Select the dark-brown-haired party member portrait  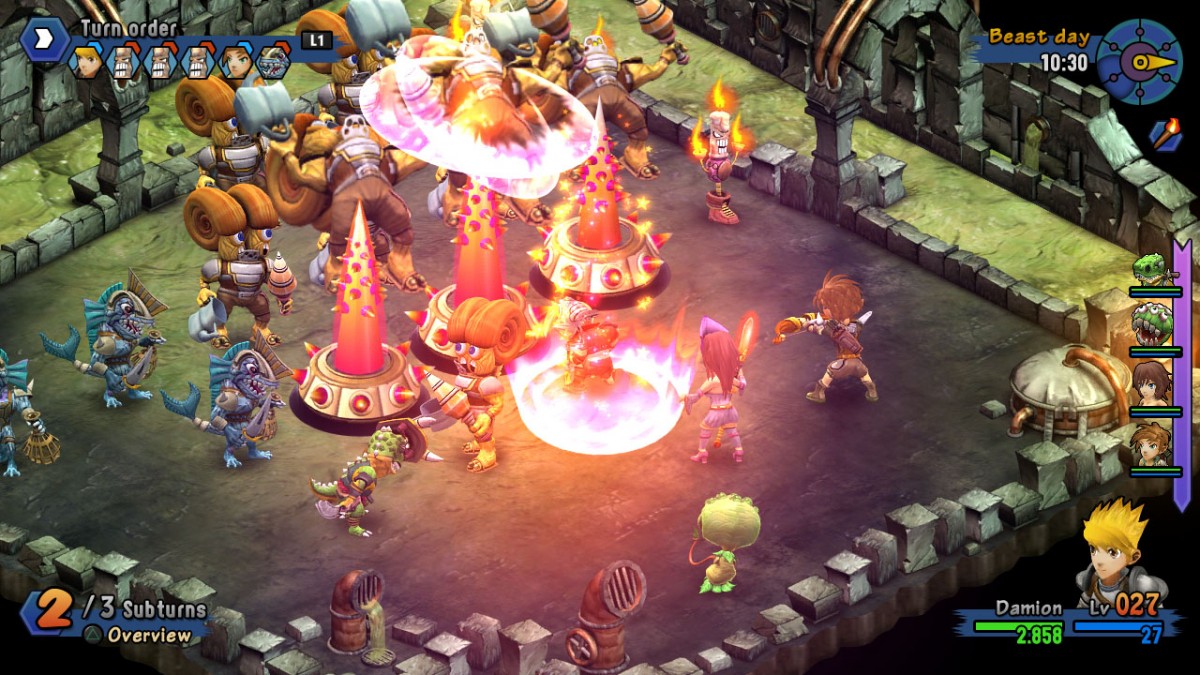1153,384
